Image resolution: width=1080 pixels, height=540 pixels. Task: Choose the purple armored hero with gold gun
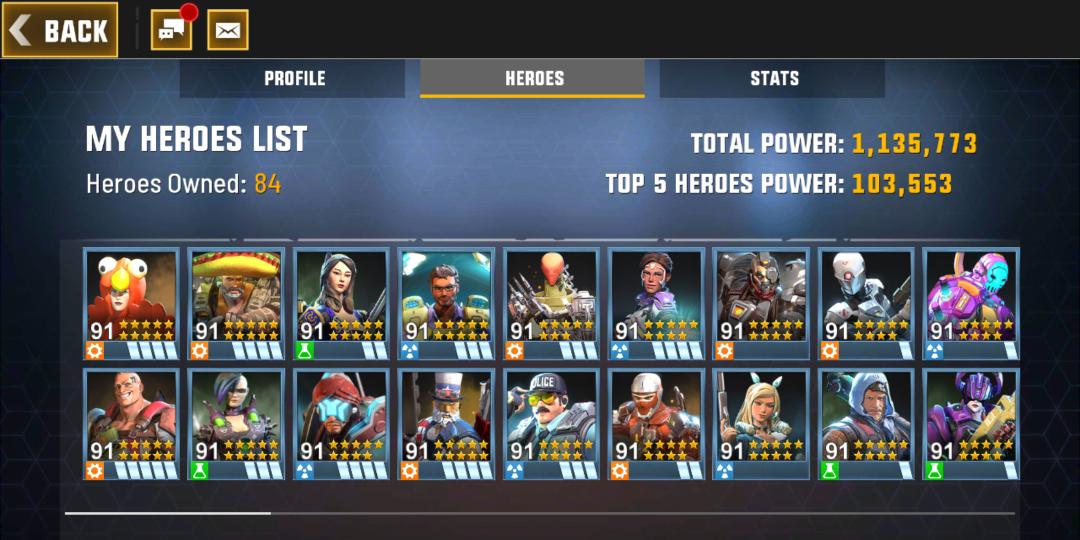970,424
